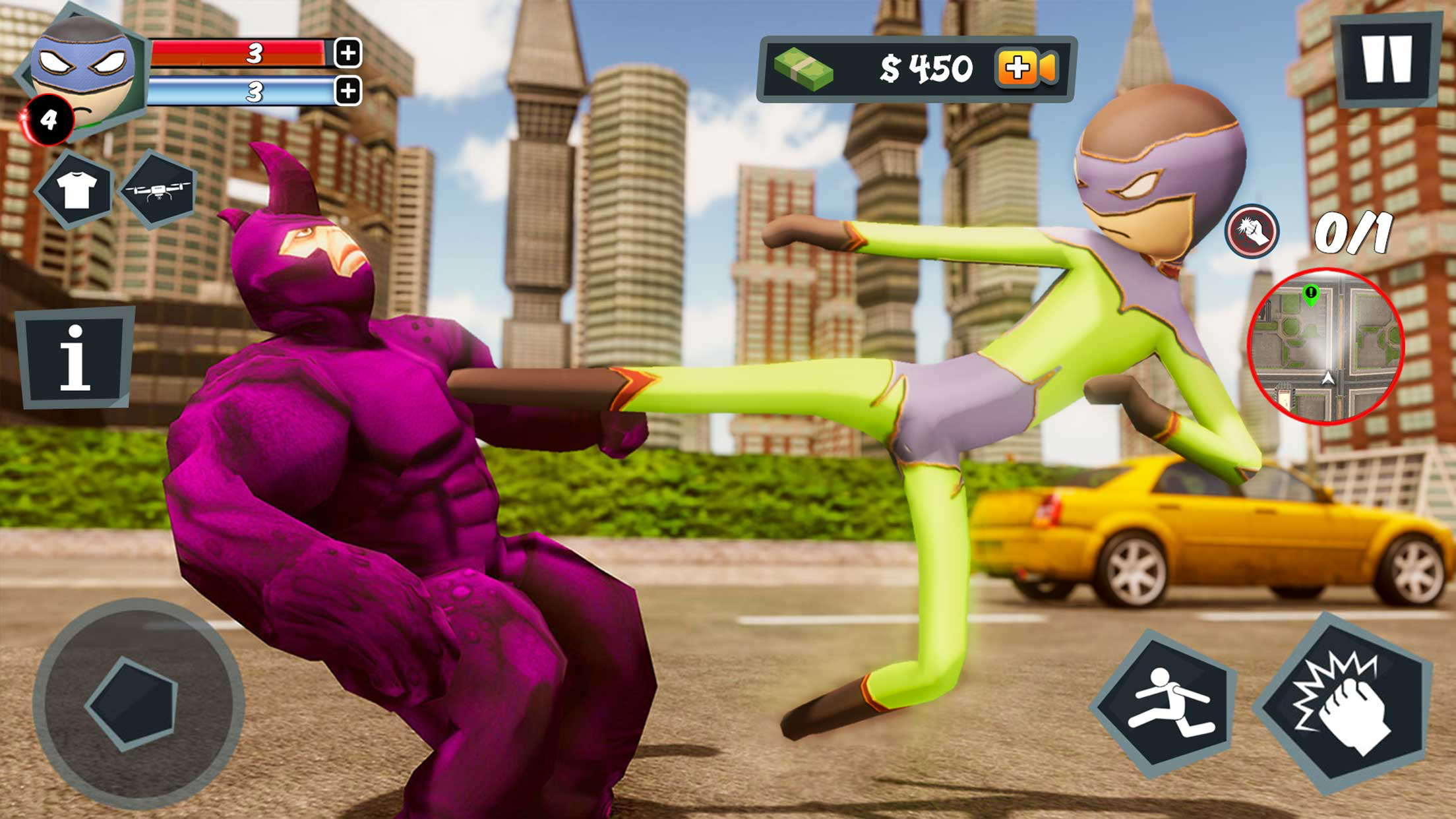Watch a video ad for more cash
Screen dimensions: 1456x819
1027,68
